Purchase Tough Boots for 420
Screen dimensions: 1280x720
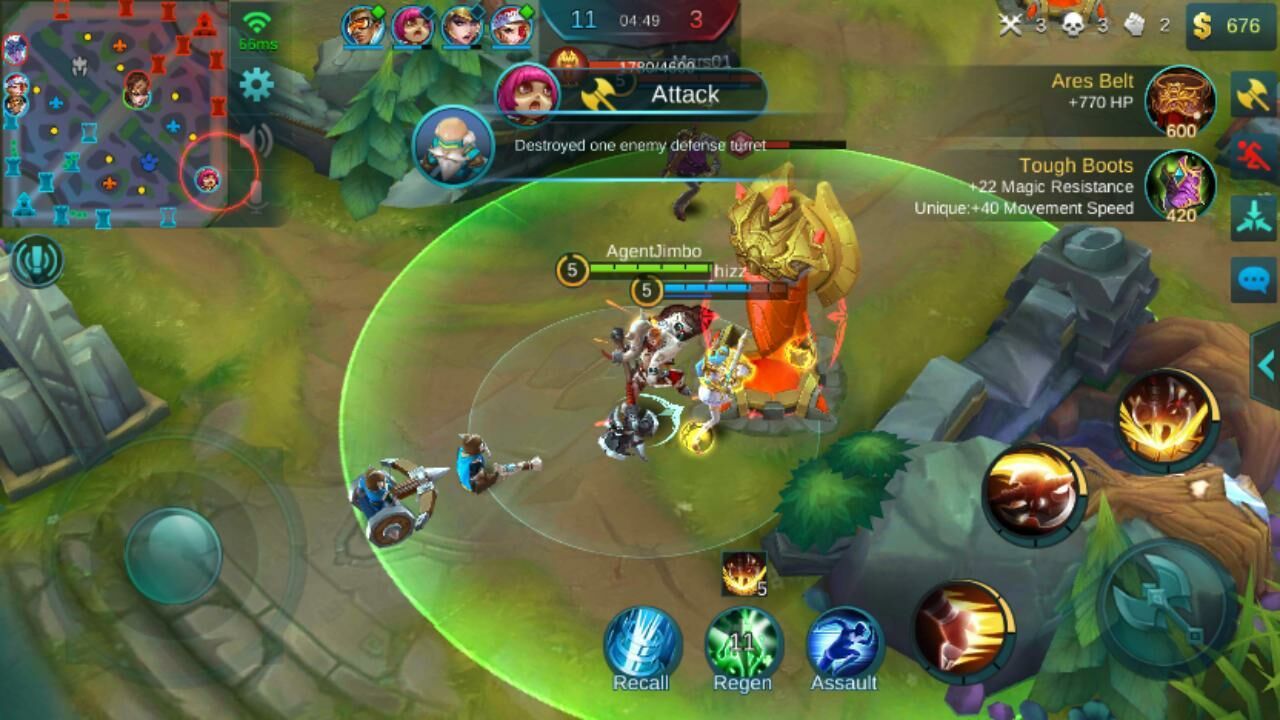1180,186
